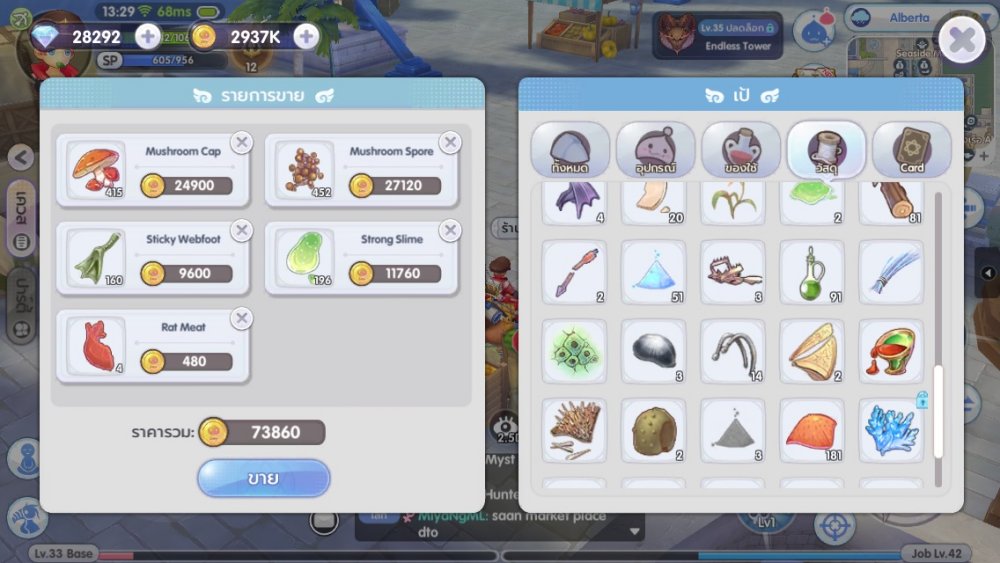Viewport: 1000px width, 563px height.
Task: Select the orange item stack of 181
Action: pos(811,430)
